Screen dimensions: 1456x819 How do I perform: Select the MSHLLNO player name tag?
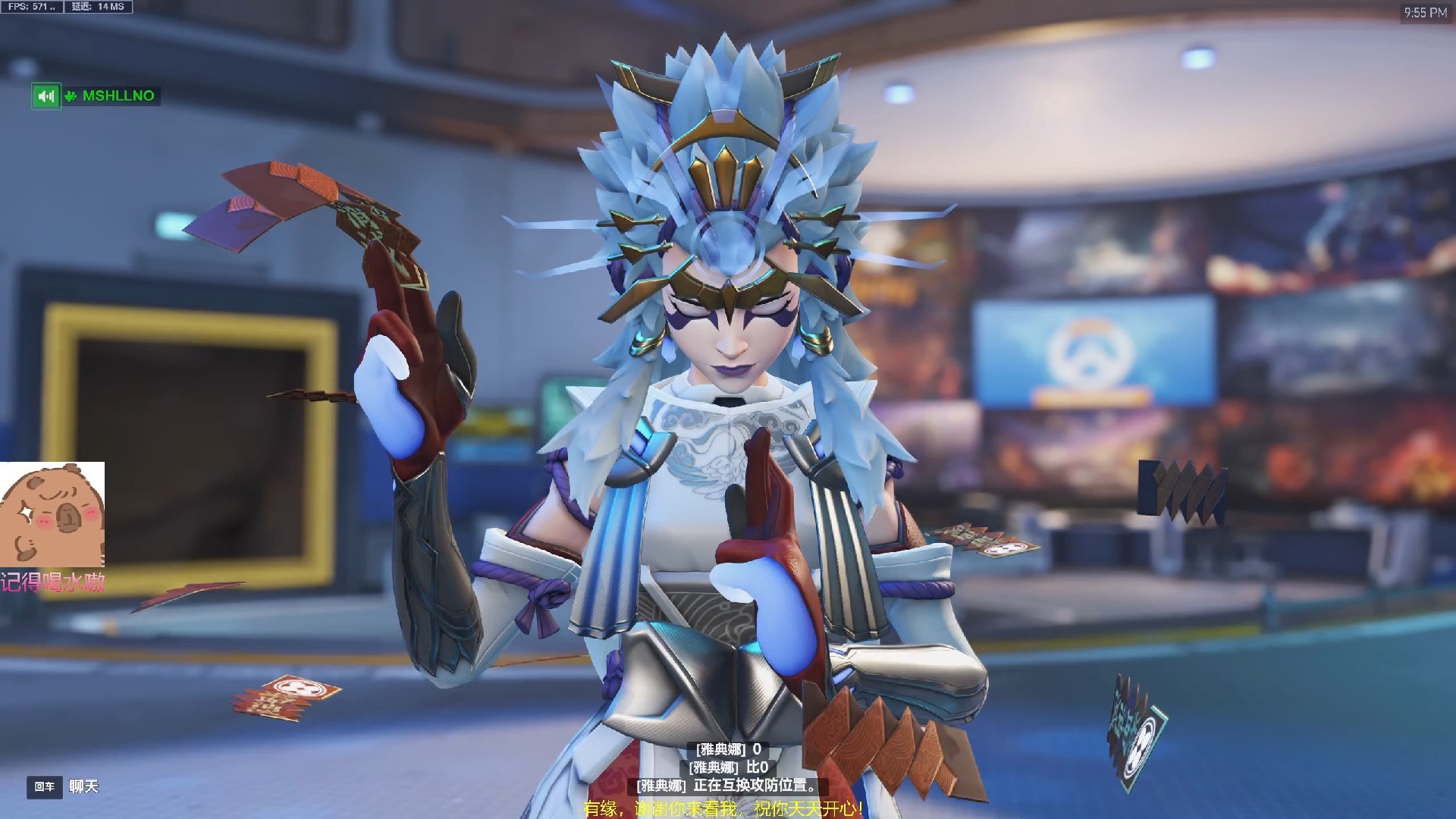(118, 96)
